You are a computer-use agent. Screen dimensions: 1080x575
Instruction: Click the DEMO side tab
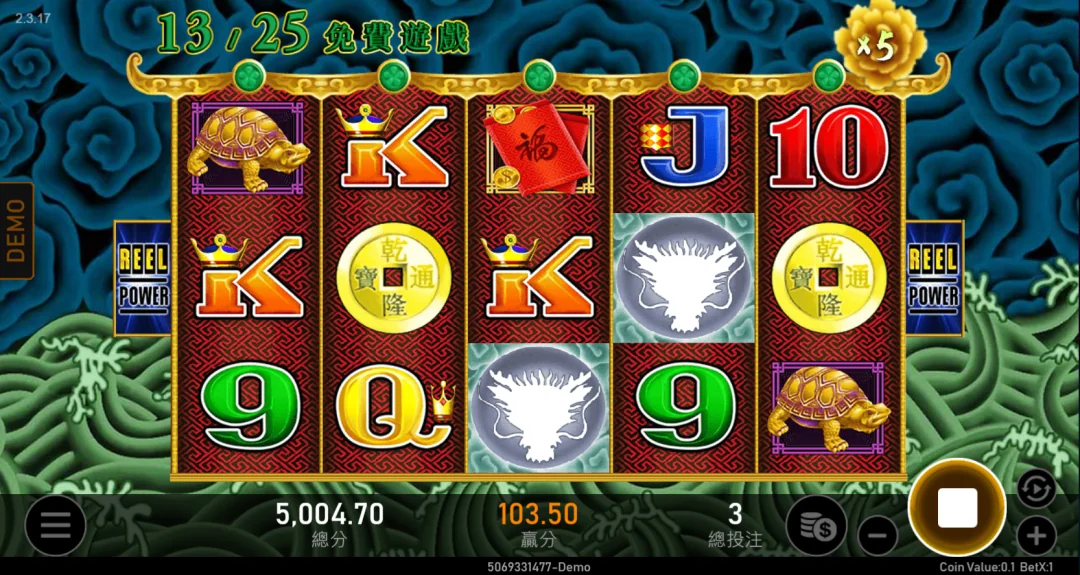(x=16, y=230)
